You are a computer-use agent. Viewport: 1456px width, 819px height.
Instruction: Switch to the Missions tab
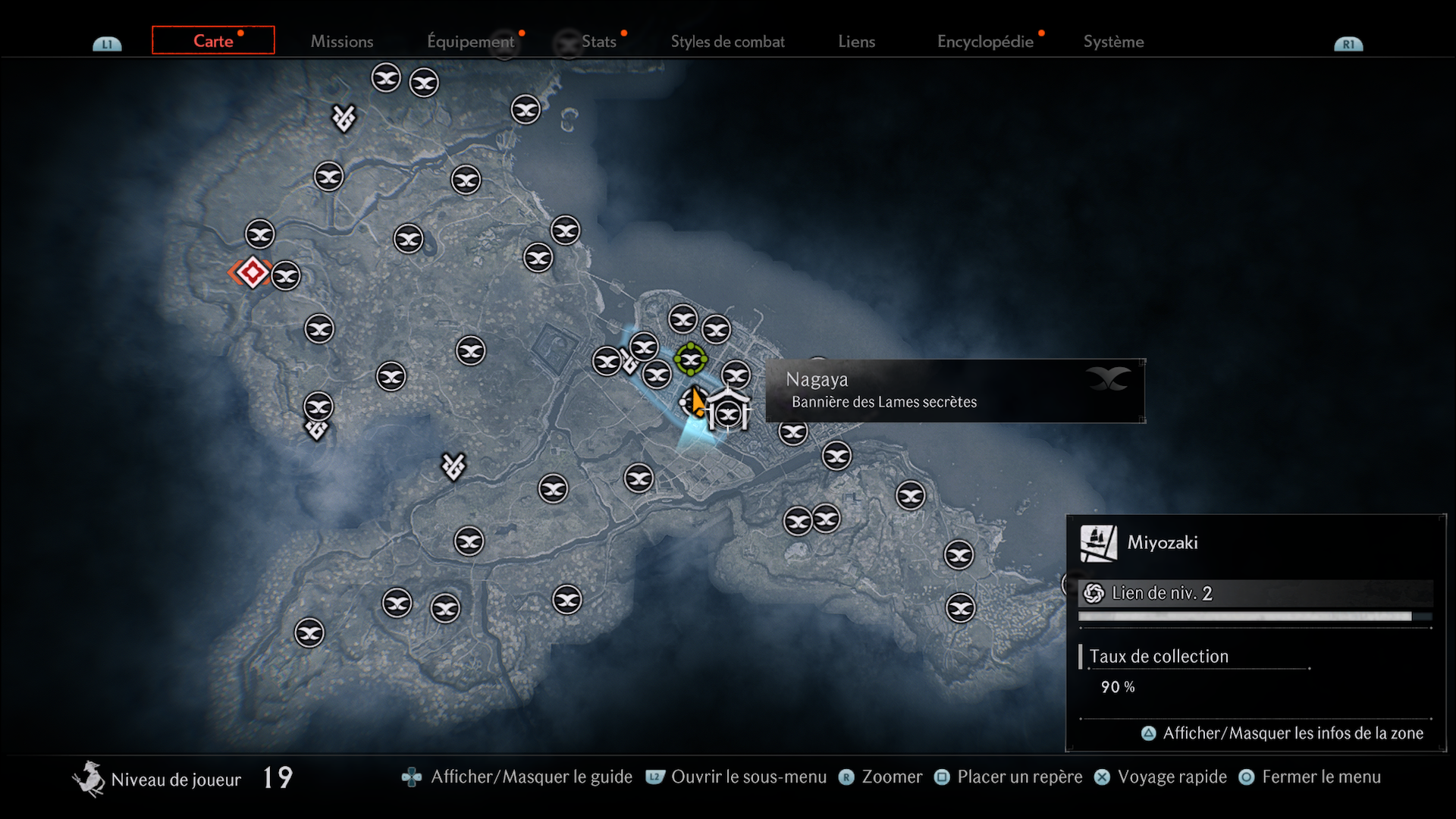(341, 42)
